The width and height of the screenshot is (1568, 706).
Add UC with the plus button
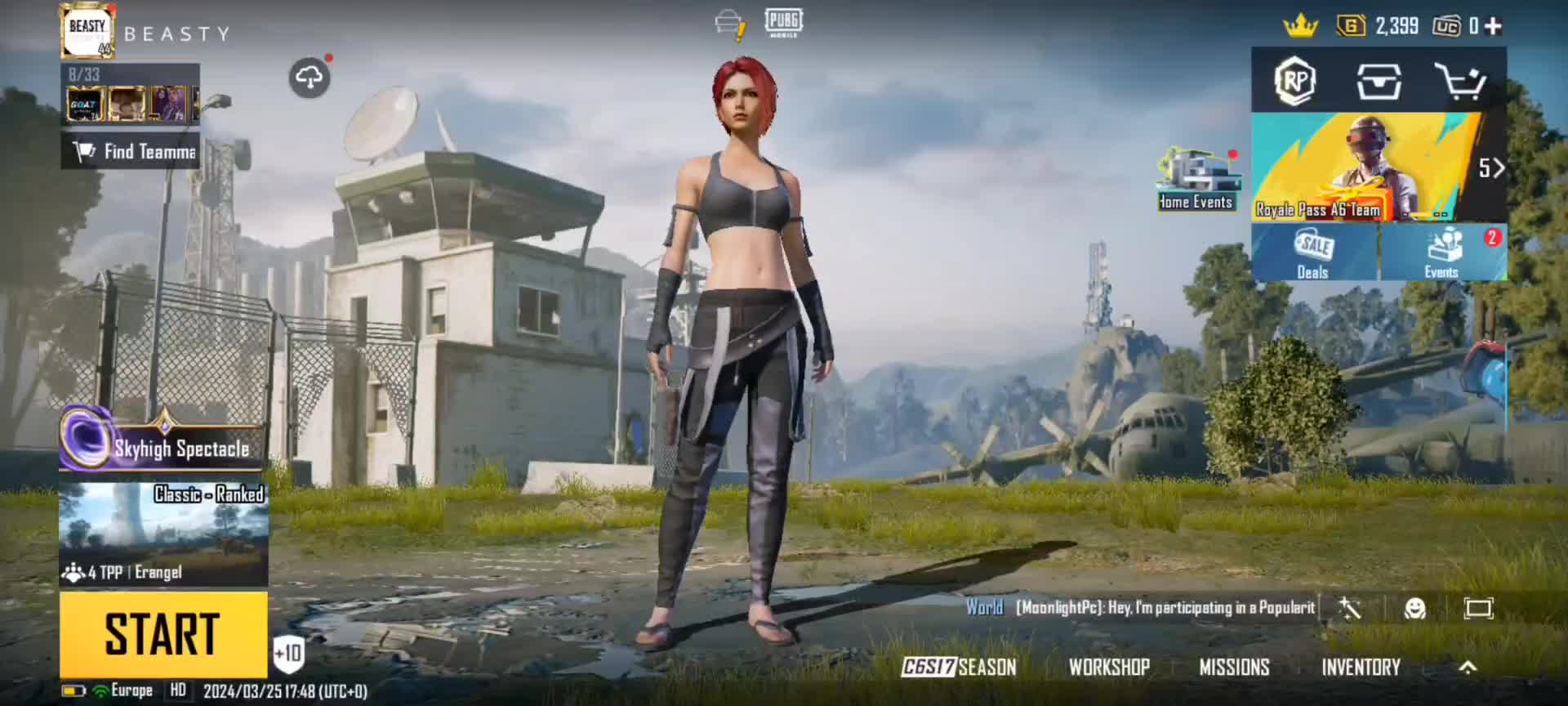click(1494, 26)
